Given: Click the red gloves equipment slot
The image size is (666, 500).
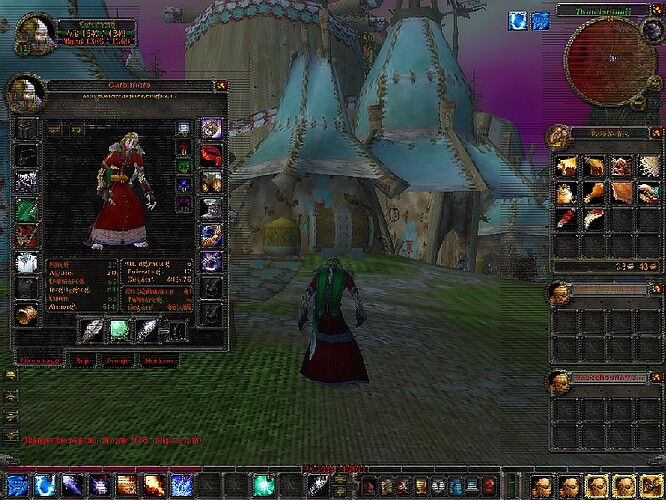Looking at the screenshot, I should (211, 155).
